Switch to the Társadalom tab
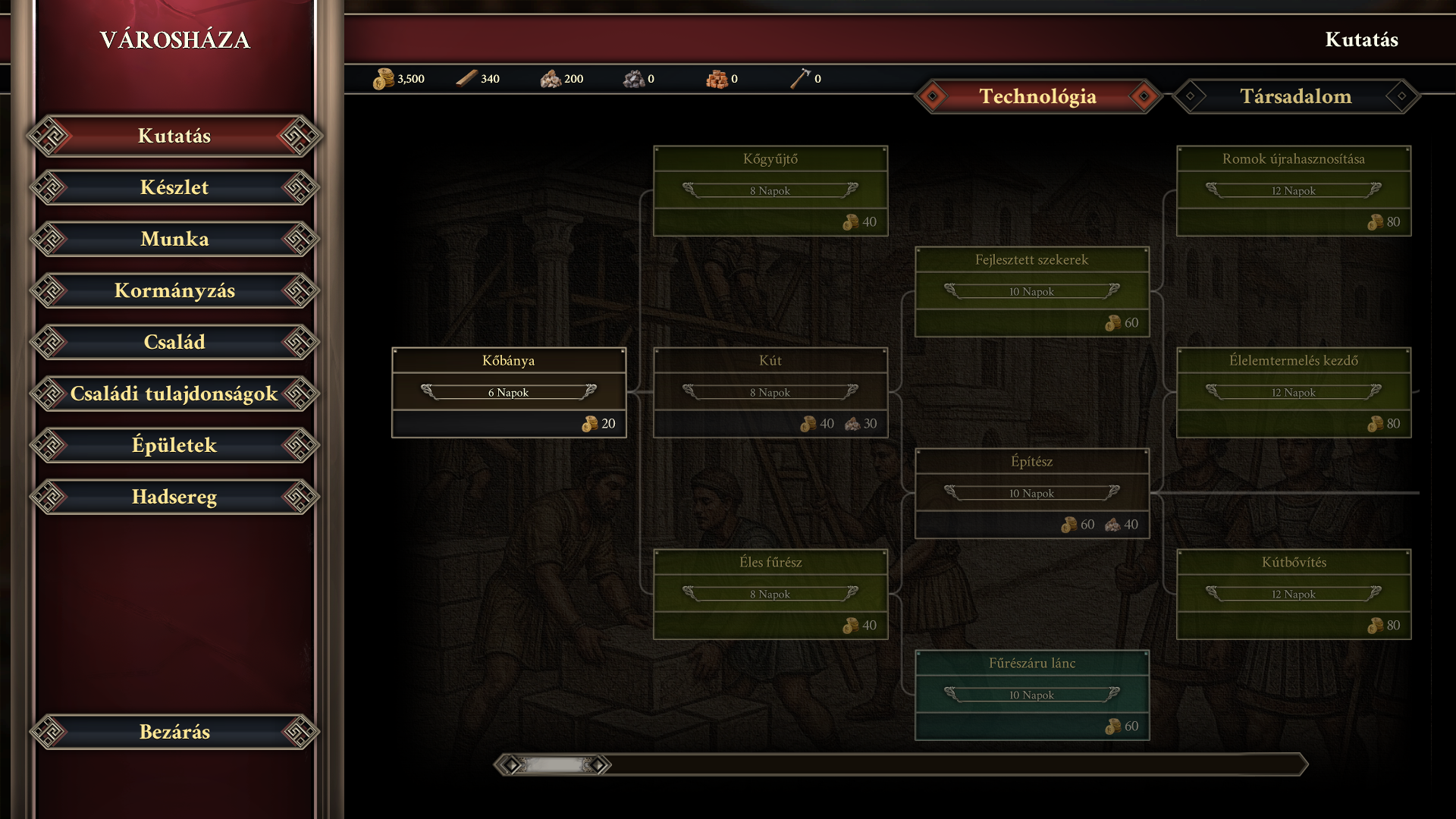 [1295, 97]
